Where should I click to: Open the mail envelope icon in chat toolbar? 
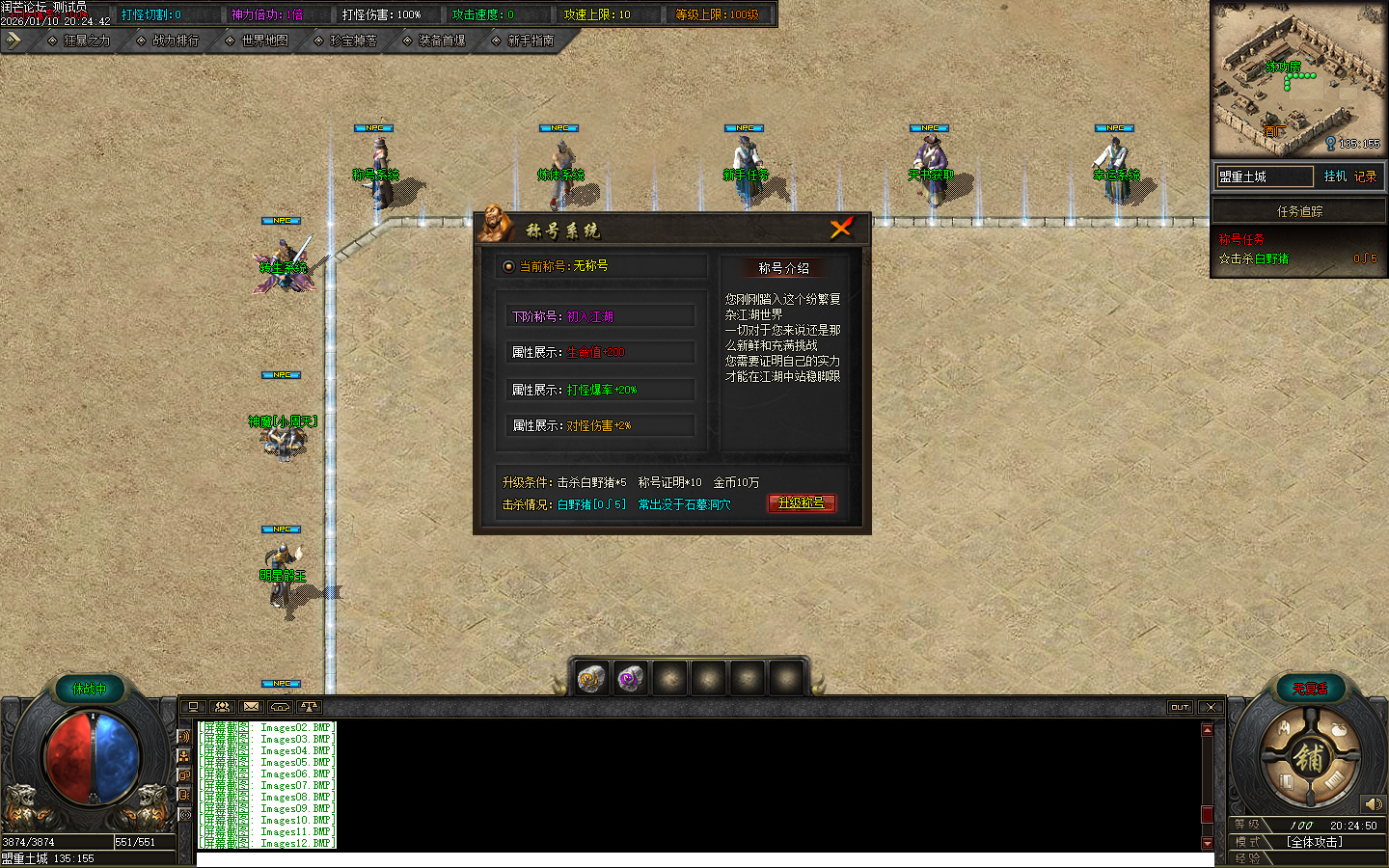(251, 706)
